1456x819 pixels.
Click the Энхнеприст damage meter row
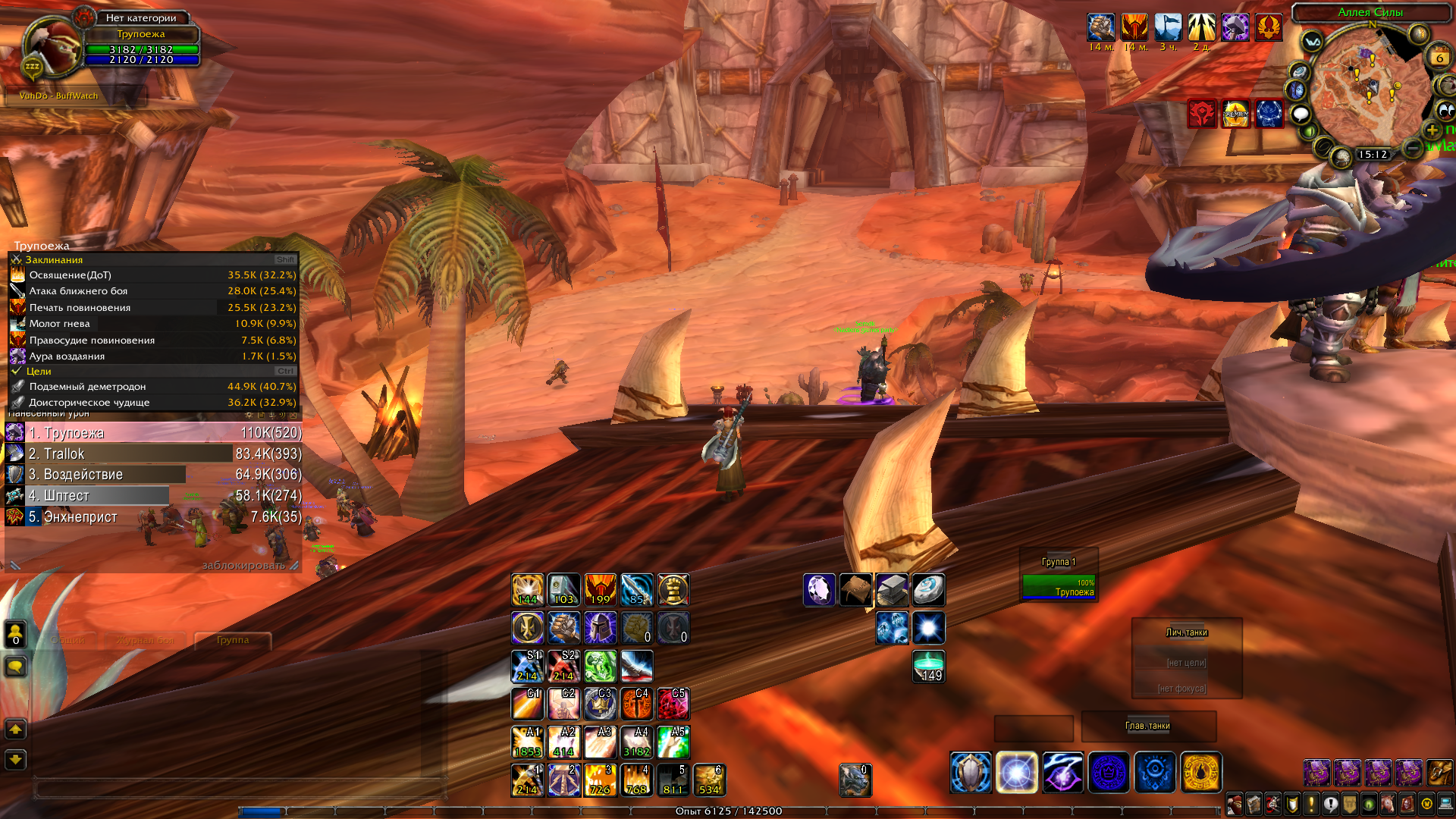coord(152,517)
